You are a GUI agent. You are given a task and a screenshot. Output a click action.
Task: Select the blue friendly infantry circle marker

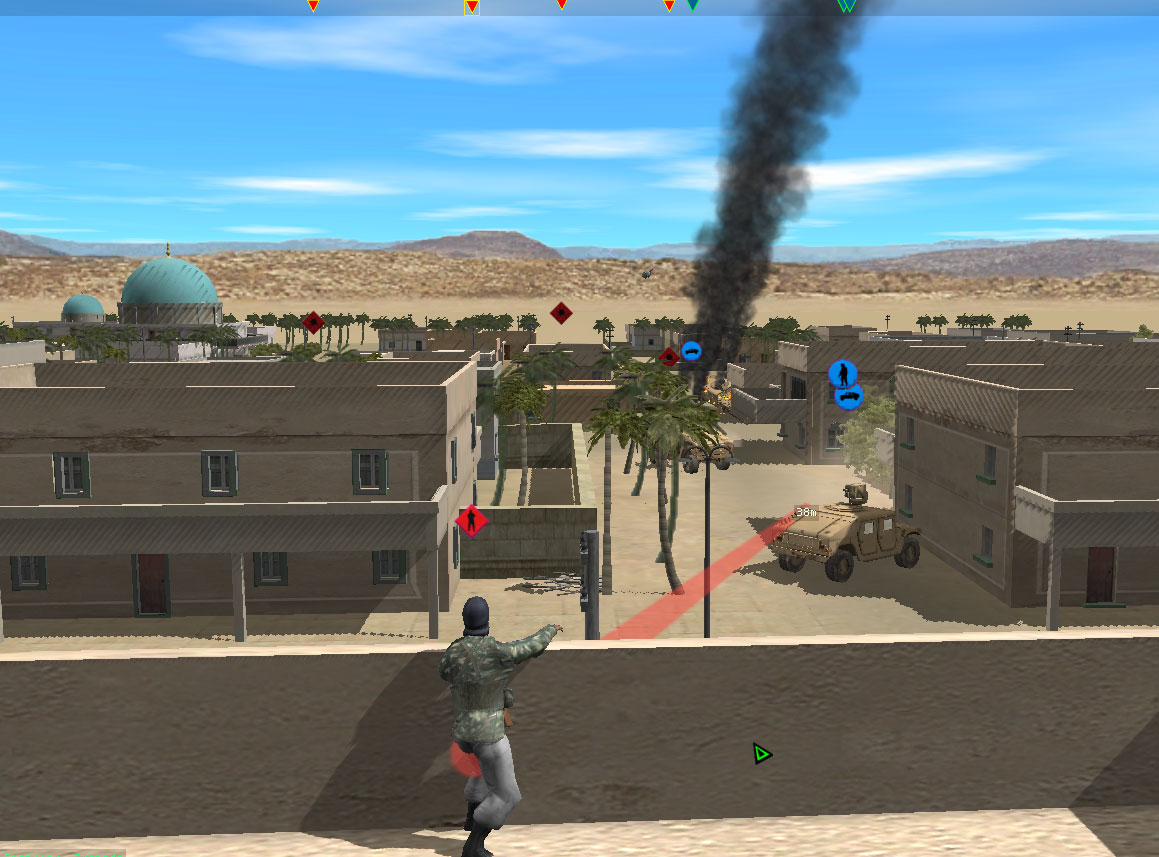tap(843, 374)
